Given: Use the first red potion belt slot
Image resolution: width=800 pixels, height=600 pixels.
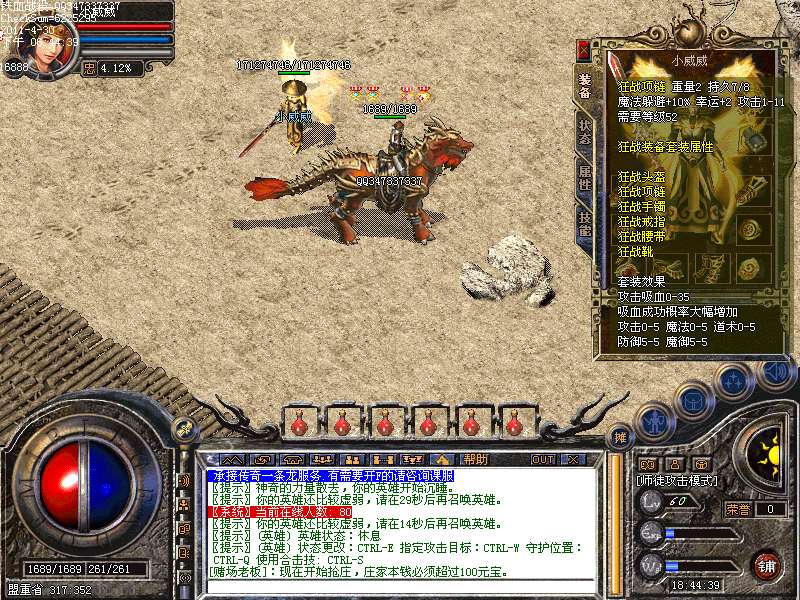Looking at the screenshot, I should (299, 424).
